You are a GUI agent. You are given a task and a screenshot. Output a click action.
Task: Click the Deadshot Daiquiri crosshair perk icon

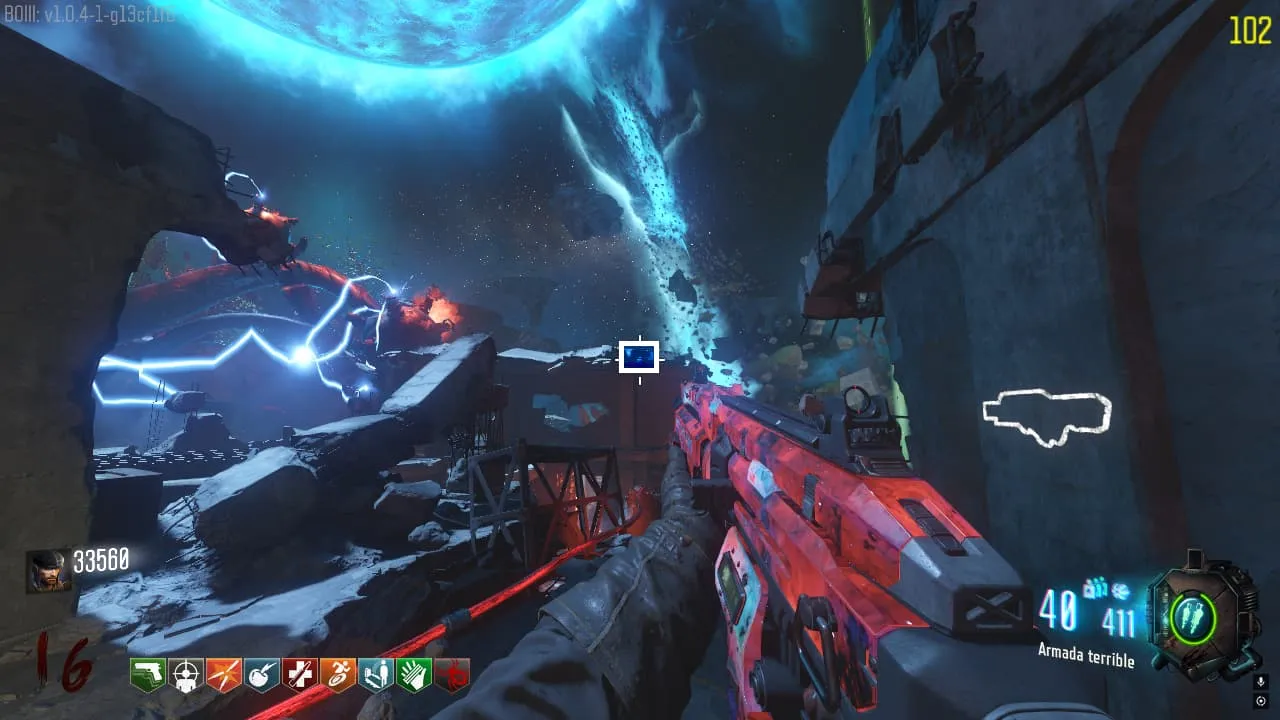point(185,676)
